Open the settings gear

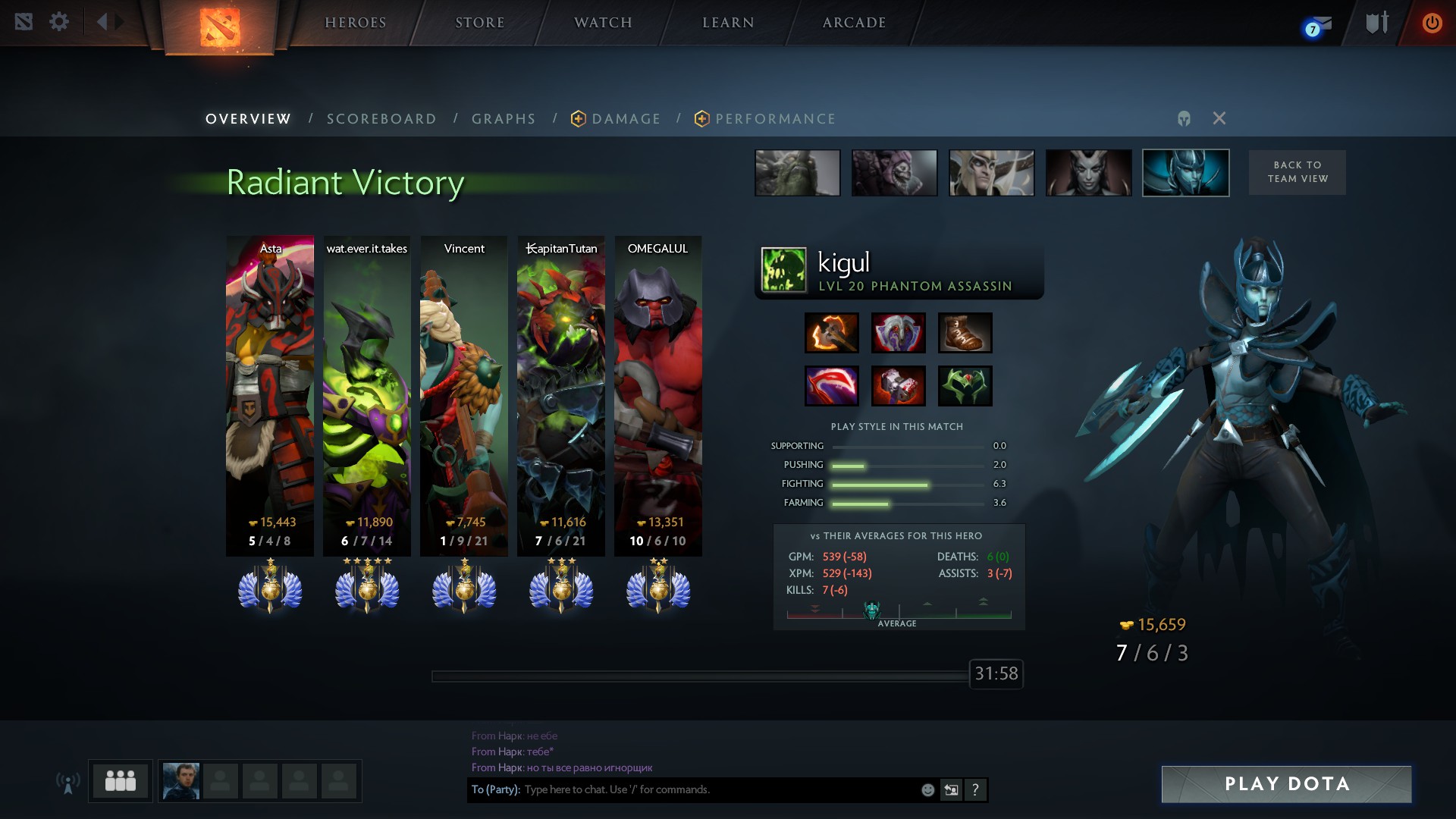[59, 22]
